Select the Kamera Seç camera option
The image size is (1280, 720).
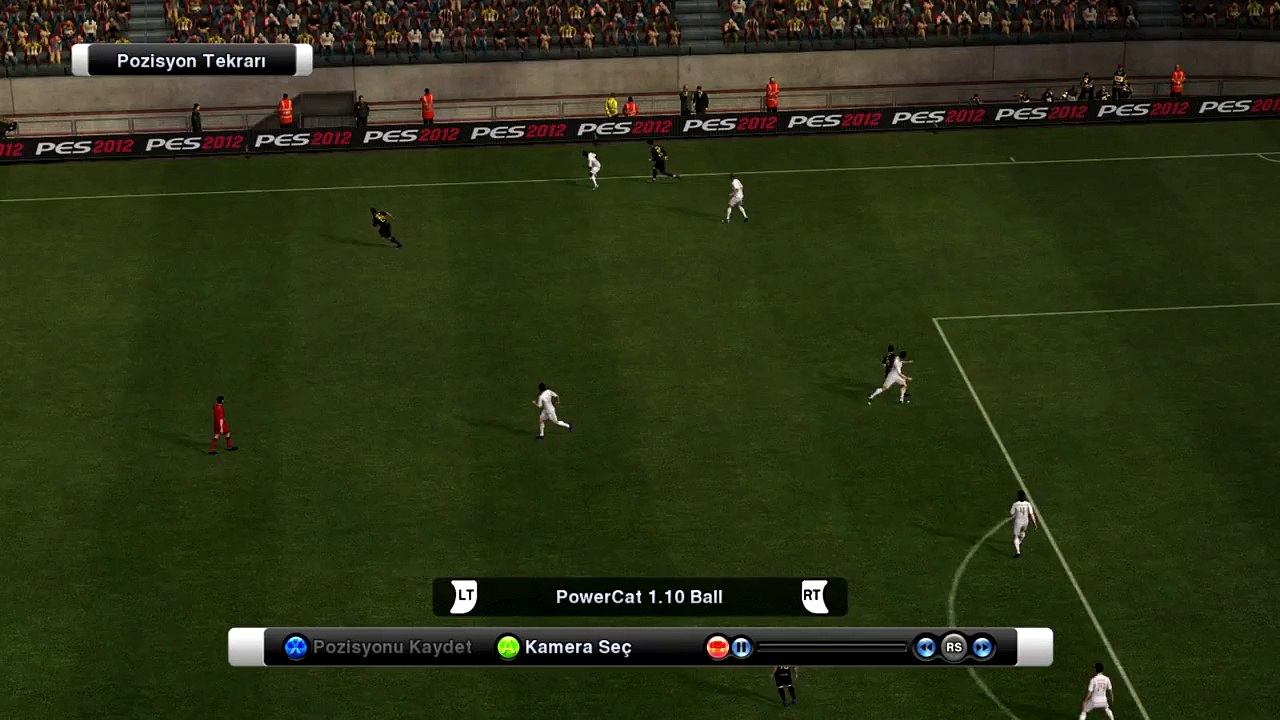[x=565, y=647]
